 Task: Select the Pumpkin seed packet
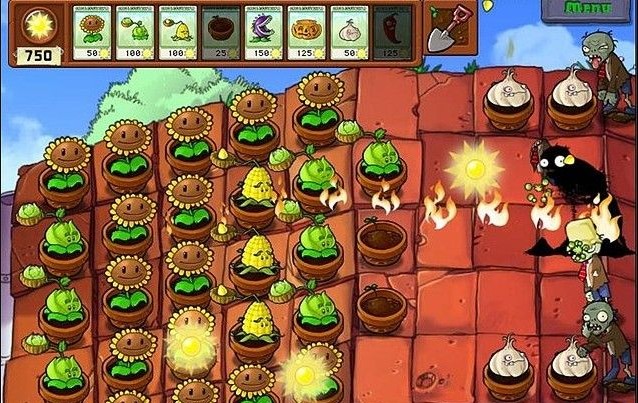coord(307,34)
